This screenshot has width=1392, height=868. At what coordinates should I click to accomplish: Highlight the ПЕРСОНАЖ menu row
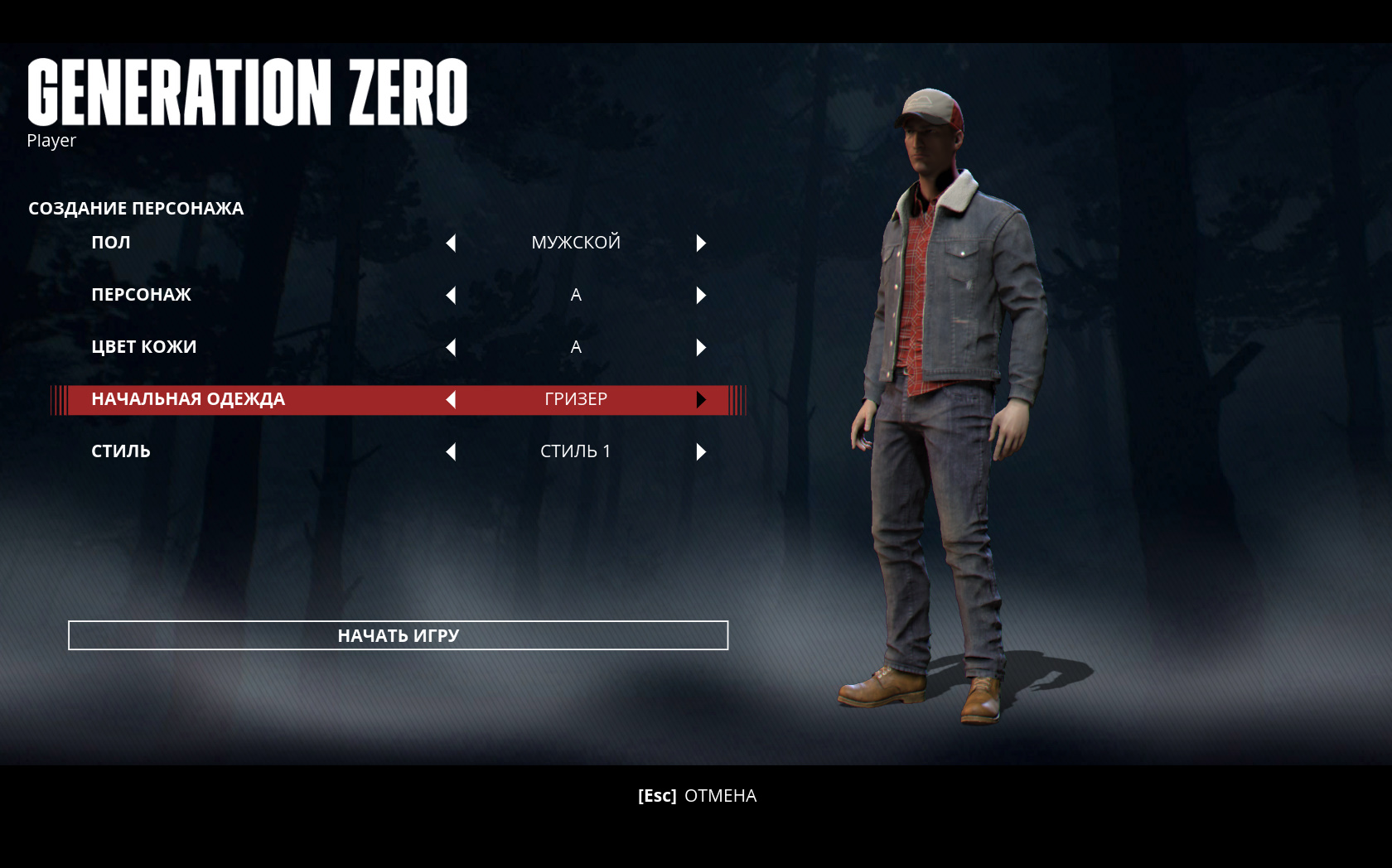click(x=141, y=295)
